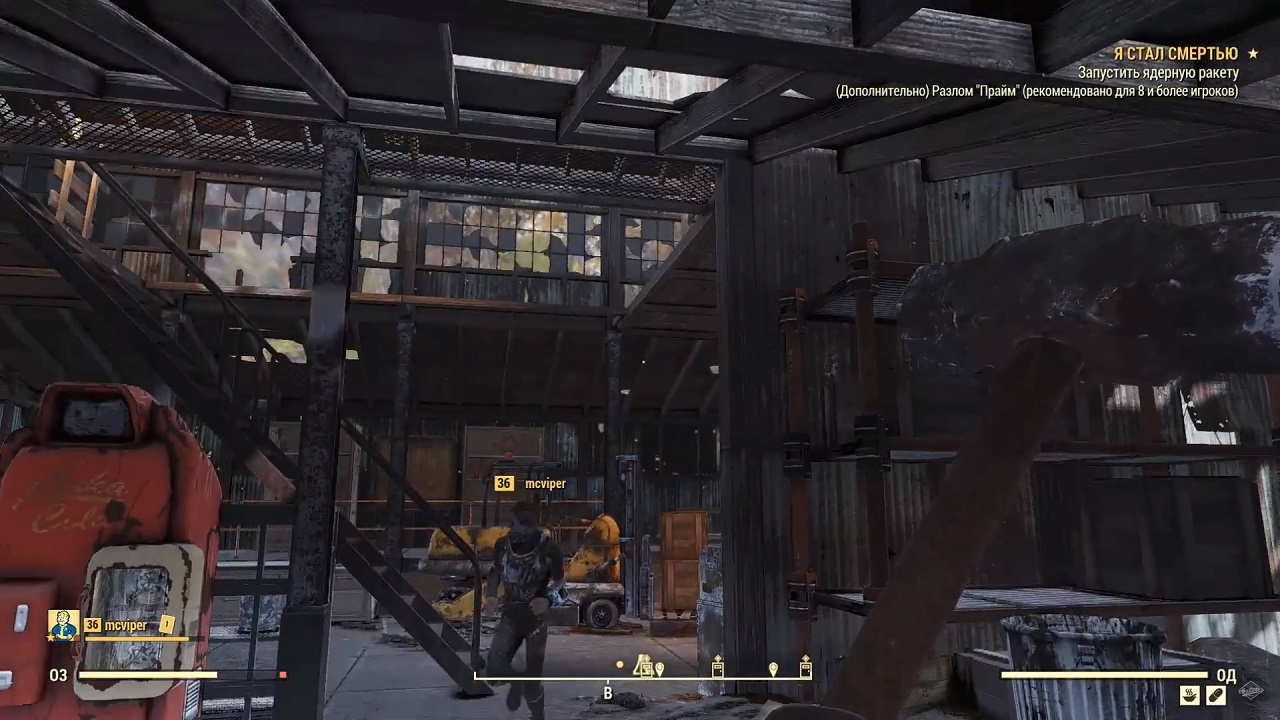Click the pill capsule status icon
The height and width of the screenshot is (720, 1280).
coord(1216,694)
